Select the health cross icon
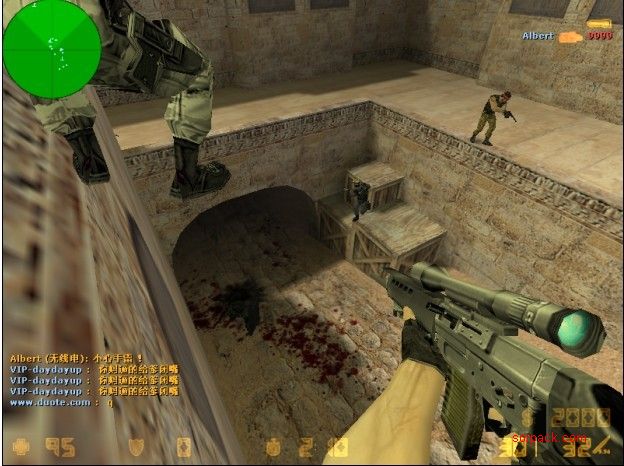 click(19, 446)
